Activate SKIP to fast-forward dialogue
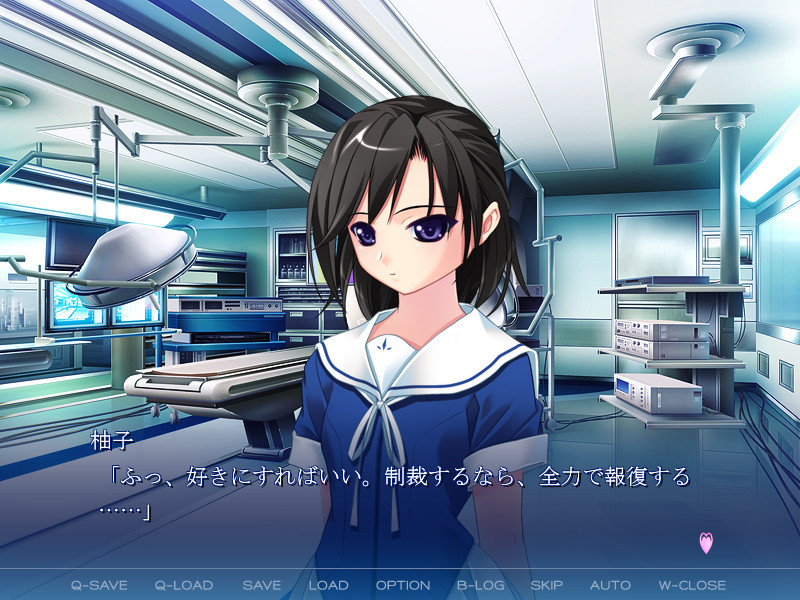 coord(547,585)
